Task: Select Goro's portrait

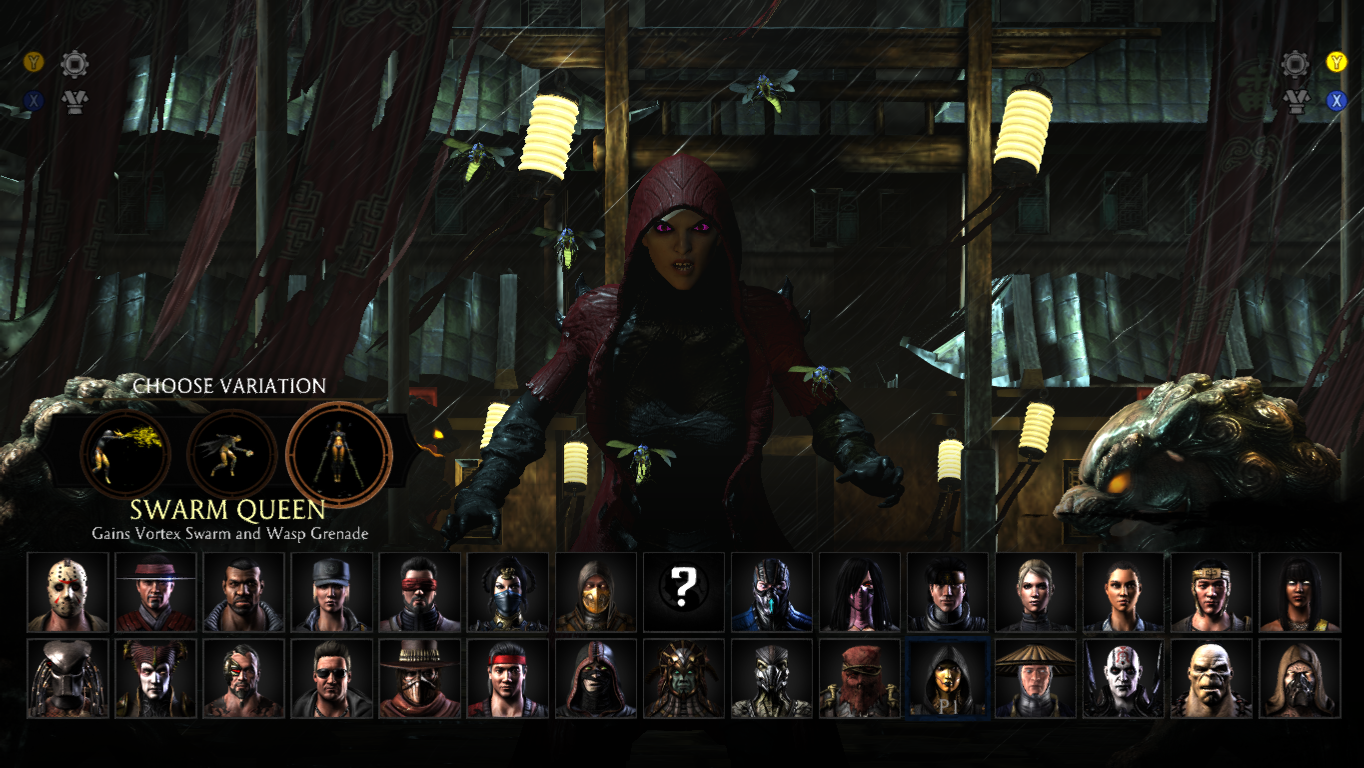Action: [1212, 679]
